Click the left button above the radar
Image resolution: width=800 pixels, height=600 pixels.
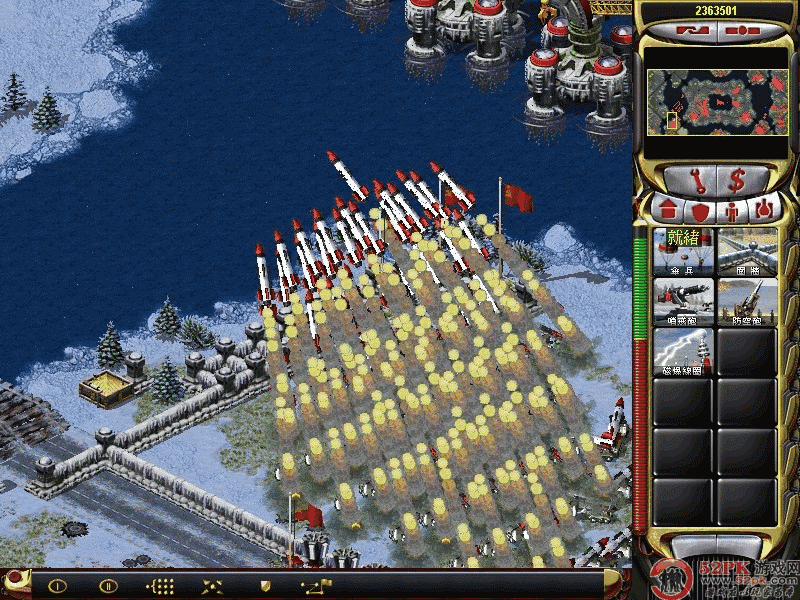point(690,30)
